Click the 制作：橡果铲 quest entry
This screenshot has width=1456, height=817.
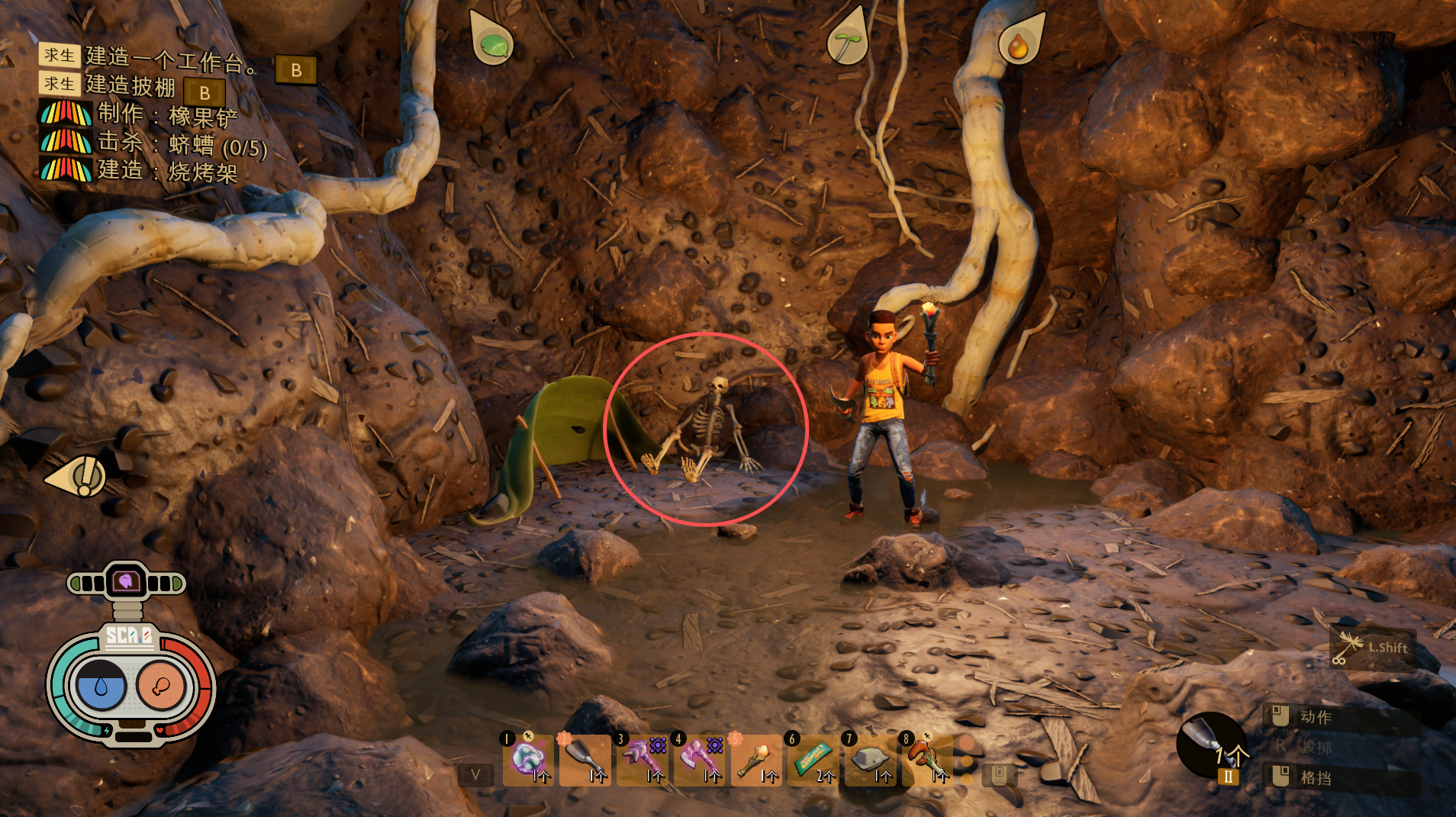coord(167,115)
